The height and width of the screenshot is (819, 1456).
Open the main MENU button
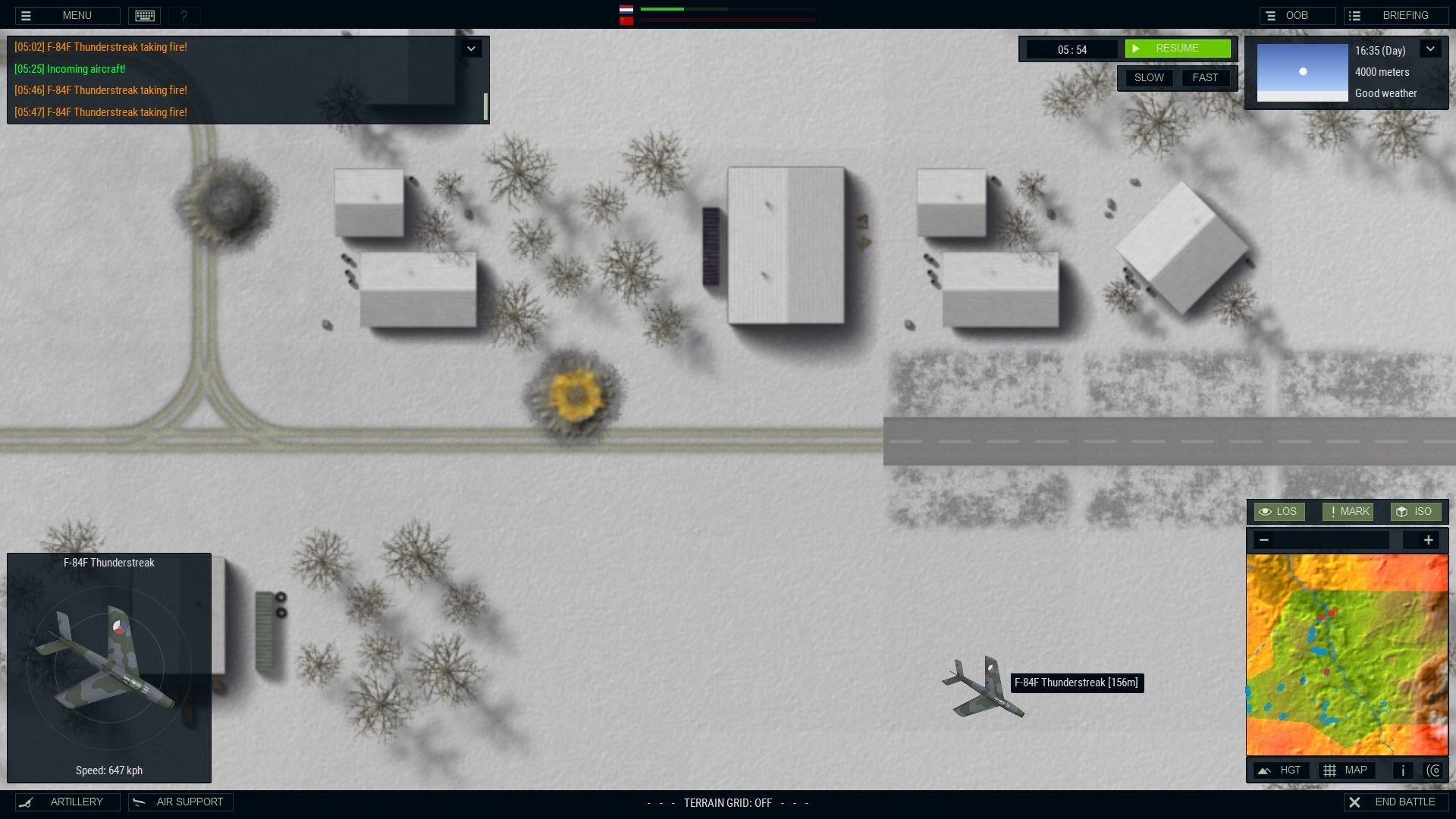pos(67,15)
